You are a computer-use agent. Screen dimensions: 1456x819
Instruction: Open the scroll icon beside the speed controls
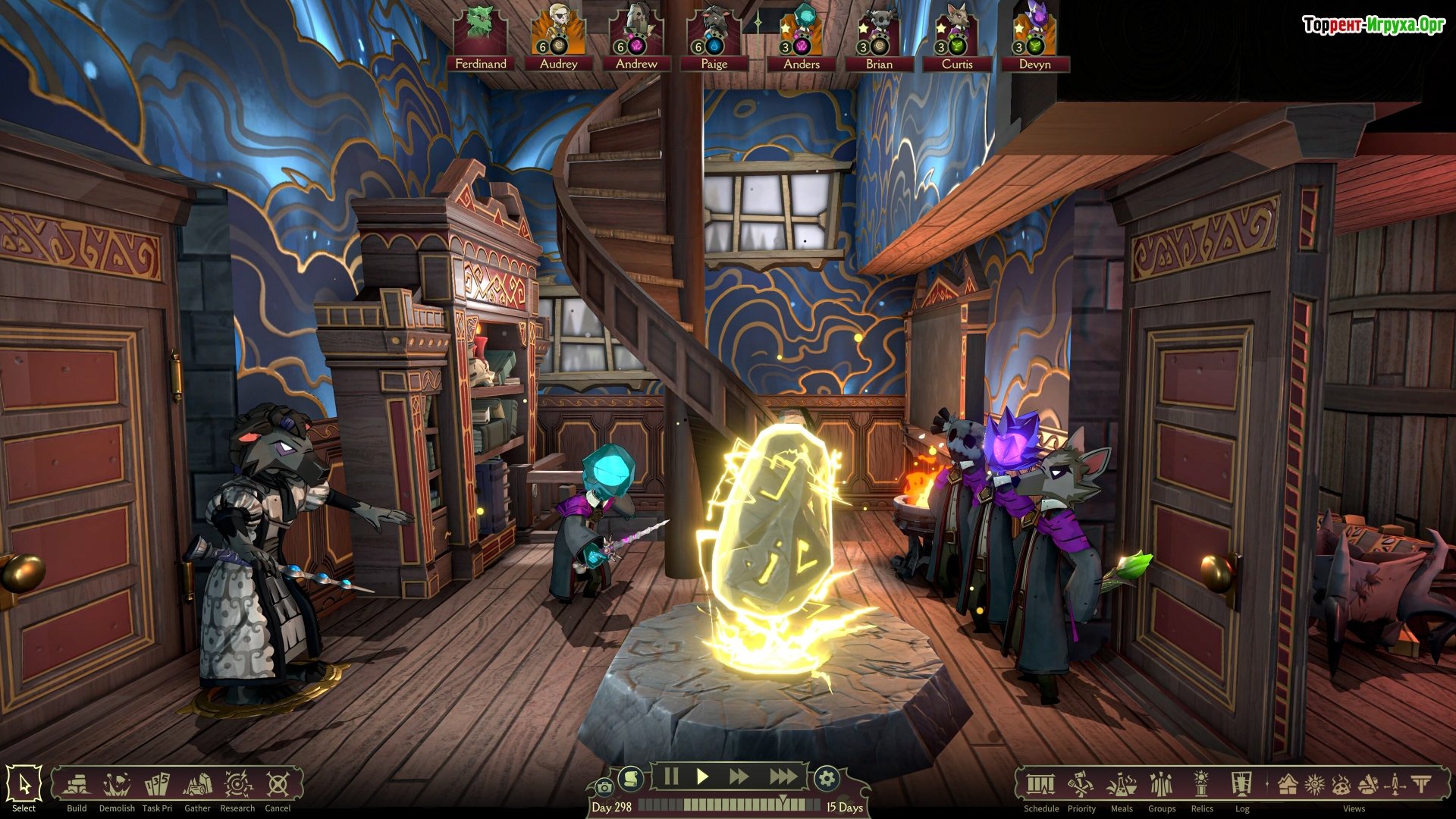(630, 778)
